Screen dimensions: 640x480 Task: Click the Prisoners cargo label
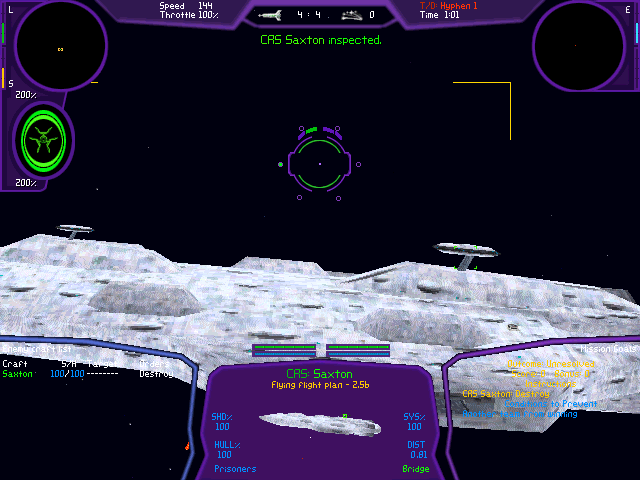235,468
